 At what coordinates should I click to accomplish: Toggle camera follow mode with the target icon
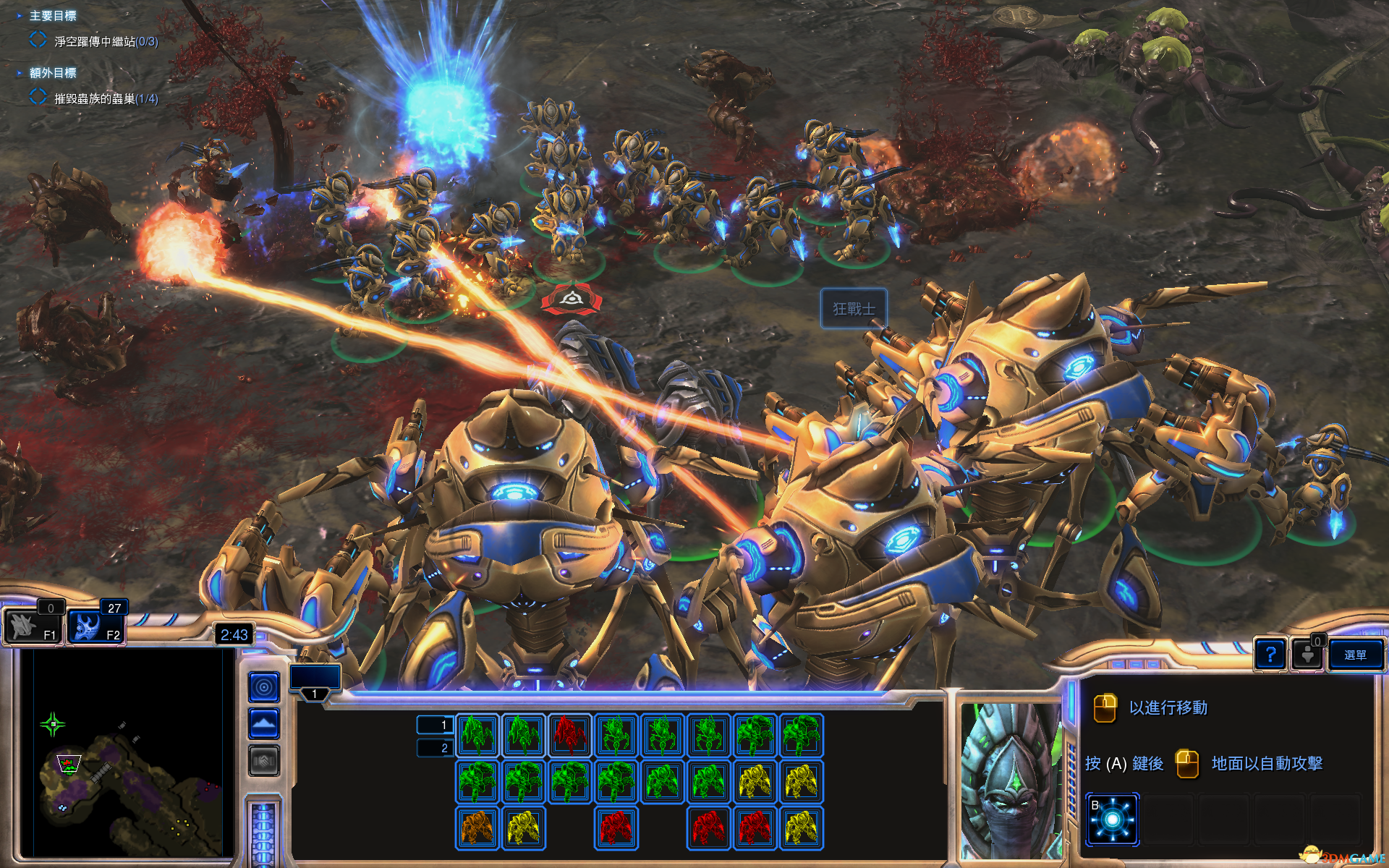(x=263, y=686)
